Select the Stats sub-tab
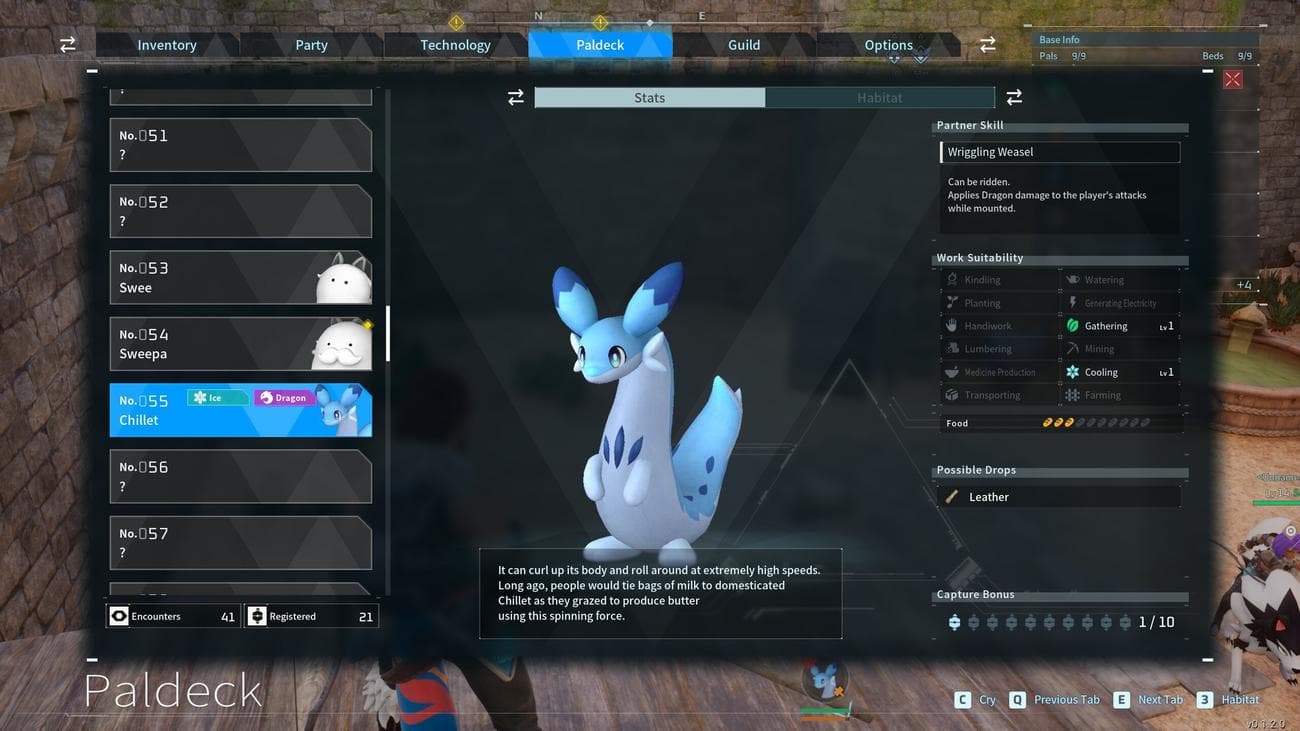Screen dimensions: 1300x731 pyautogui.click(x=649, y=98)
